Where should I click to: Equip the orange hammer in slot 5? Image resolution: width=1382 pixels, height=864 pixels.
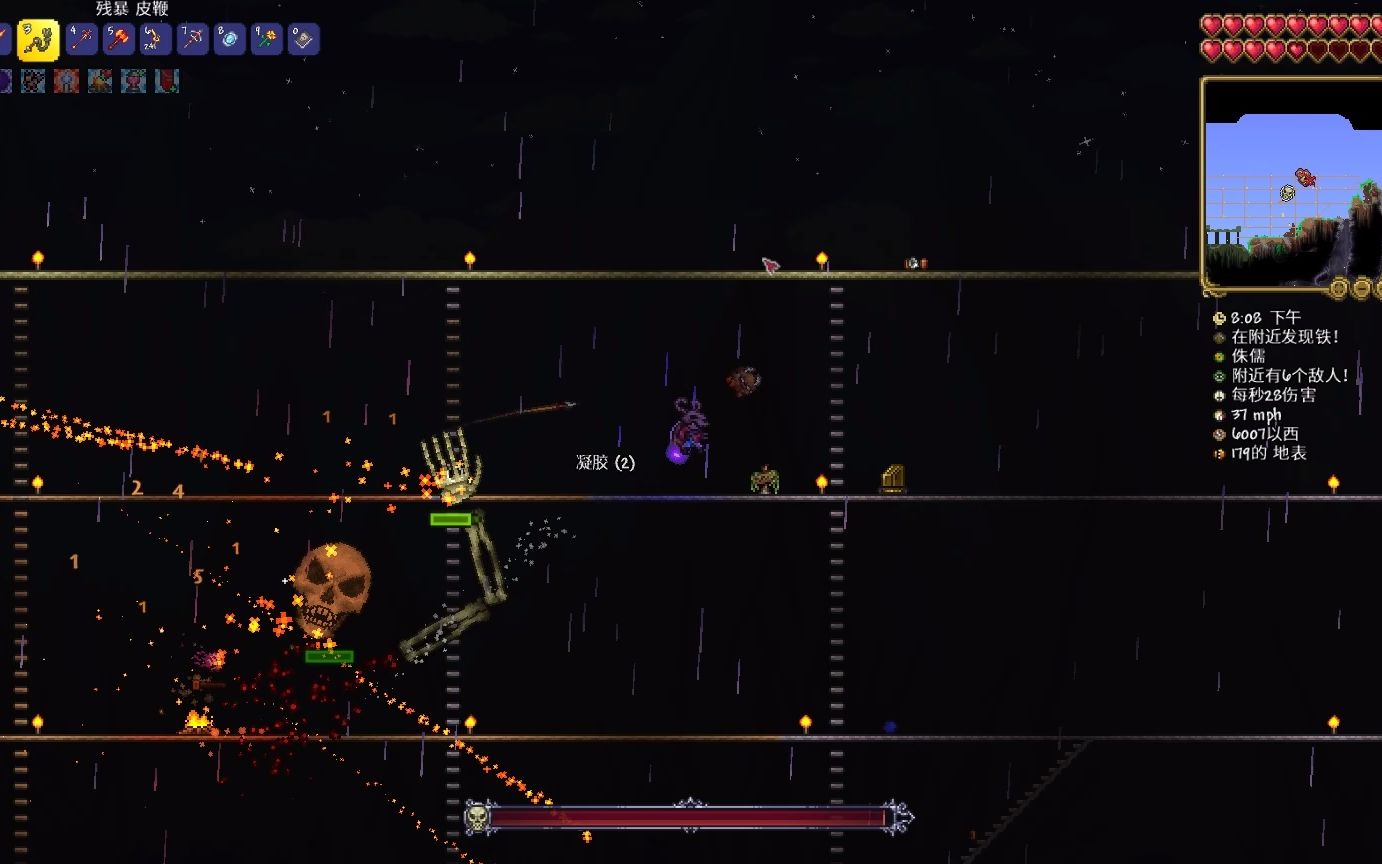119,39
